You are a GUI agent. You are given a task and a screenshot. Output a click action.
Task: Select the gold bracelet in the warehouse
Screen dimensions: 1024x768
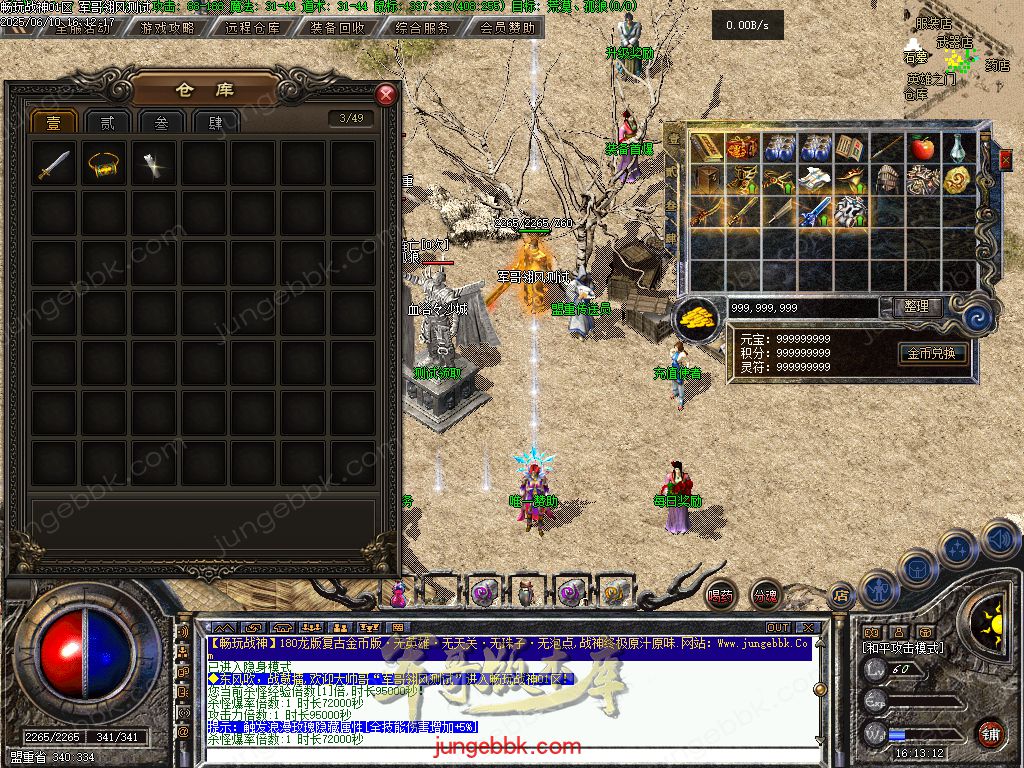coord(104,164)
